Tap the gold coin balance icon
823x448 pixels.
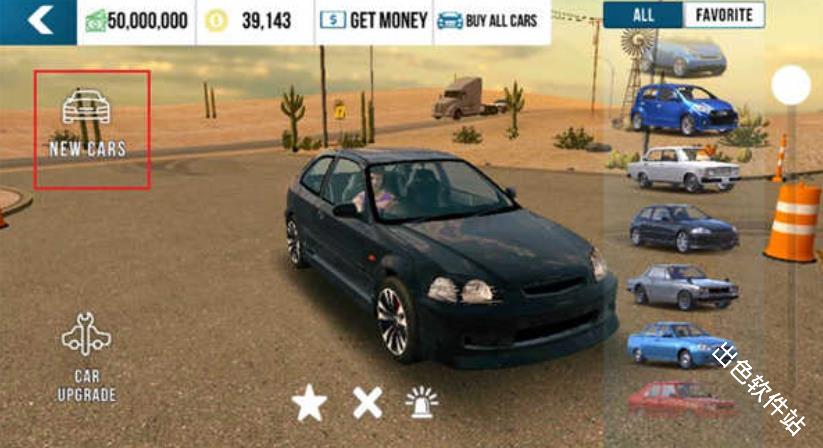coord(216,21)
